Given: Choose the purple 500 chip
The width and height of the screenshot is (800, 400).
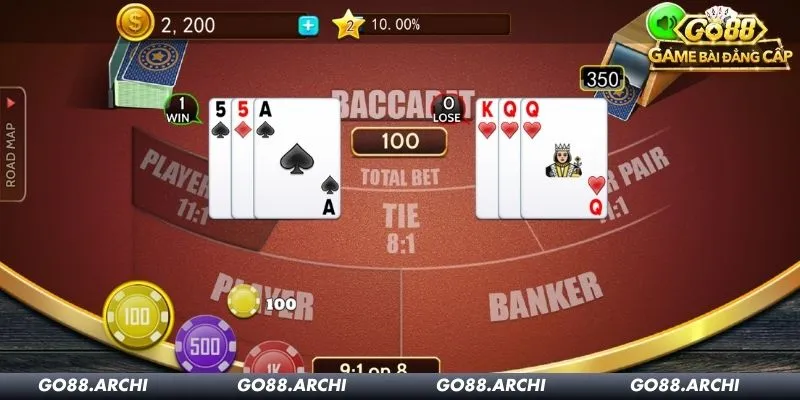Looking at the screenshot, I should point(205,345).
